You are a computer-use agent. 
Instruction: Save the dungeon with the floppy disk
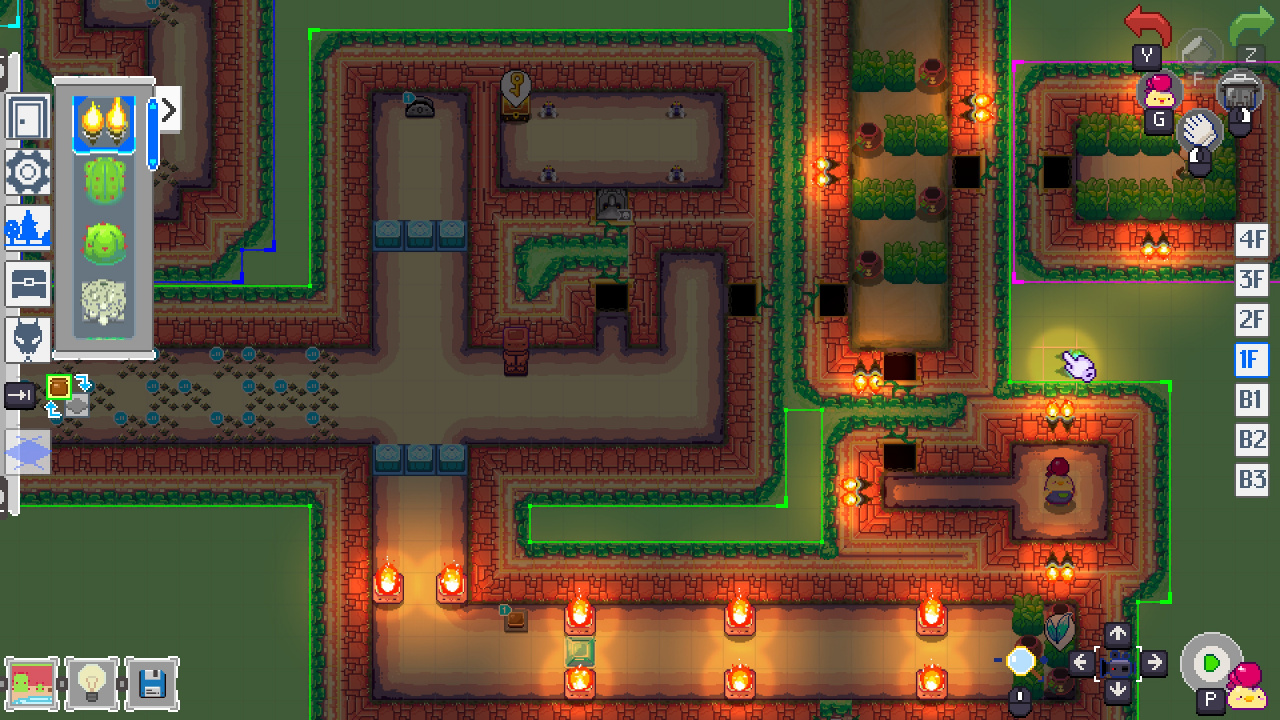tap(153, 684)
